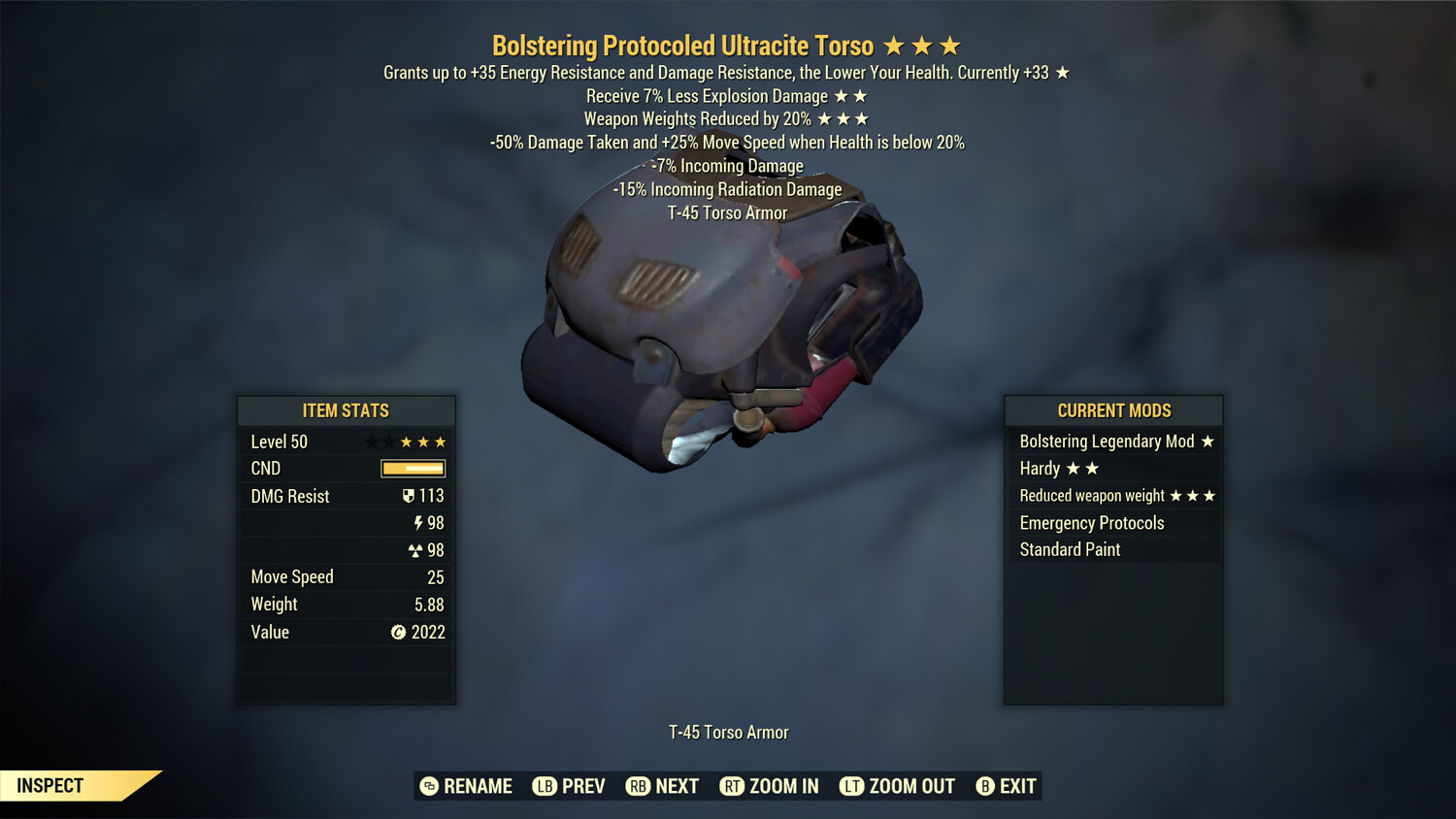1456x819 pixels.
Task: Click the Rename button
Action: click(466, 786)
